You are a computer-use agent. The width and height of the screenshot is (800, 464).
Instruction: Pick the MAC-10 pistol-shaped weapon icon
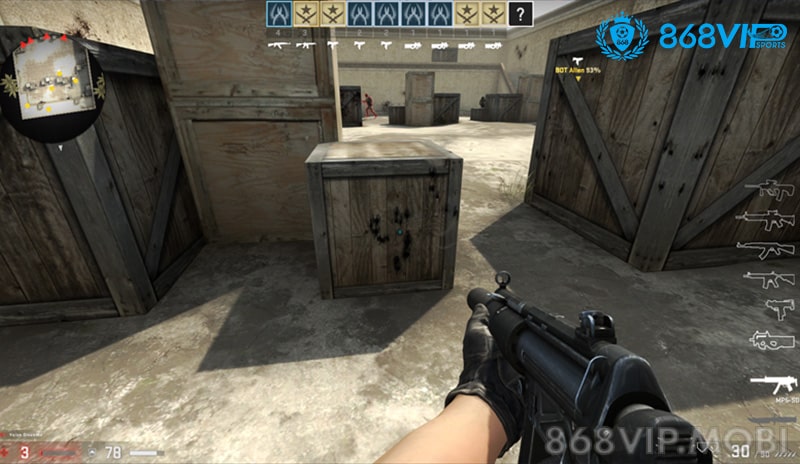[x=776, y=308]
